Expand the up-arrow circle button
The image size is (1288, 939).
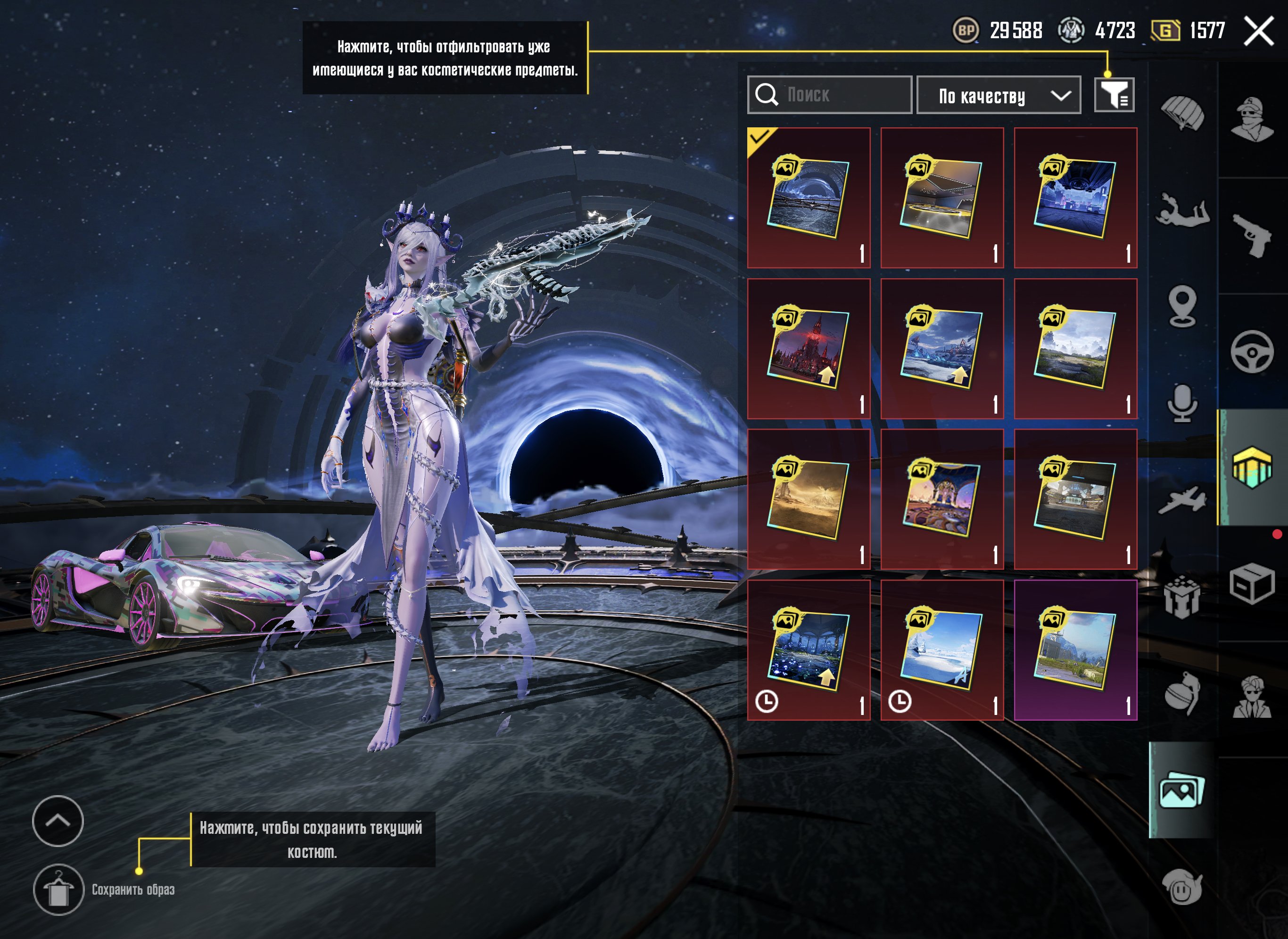(x=58, y=821)
